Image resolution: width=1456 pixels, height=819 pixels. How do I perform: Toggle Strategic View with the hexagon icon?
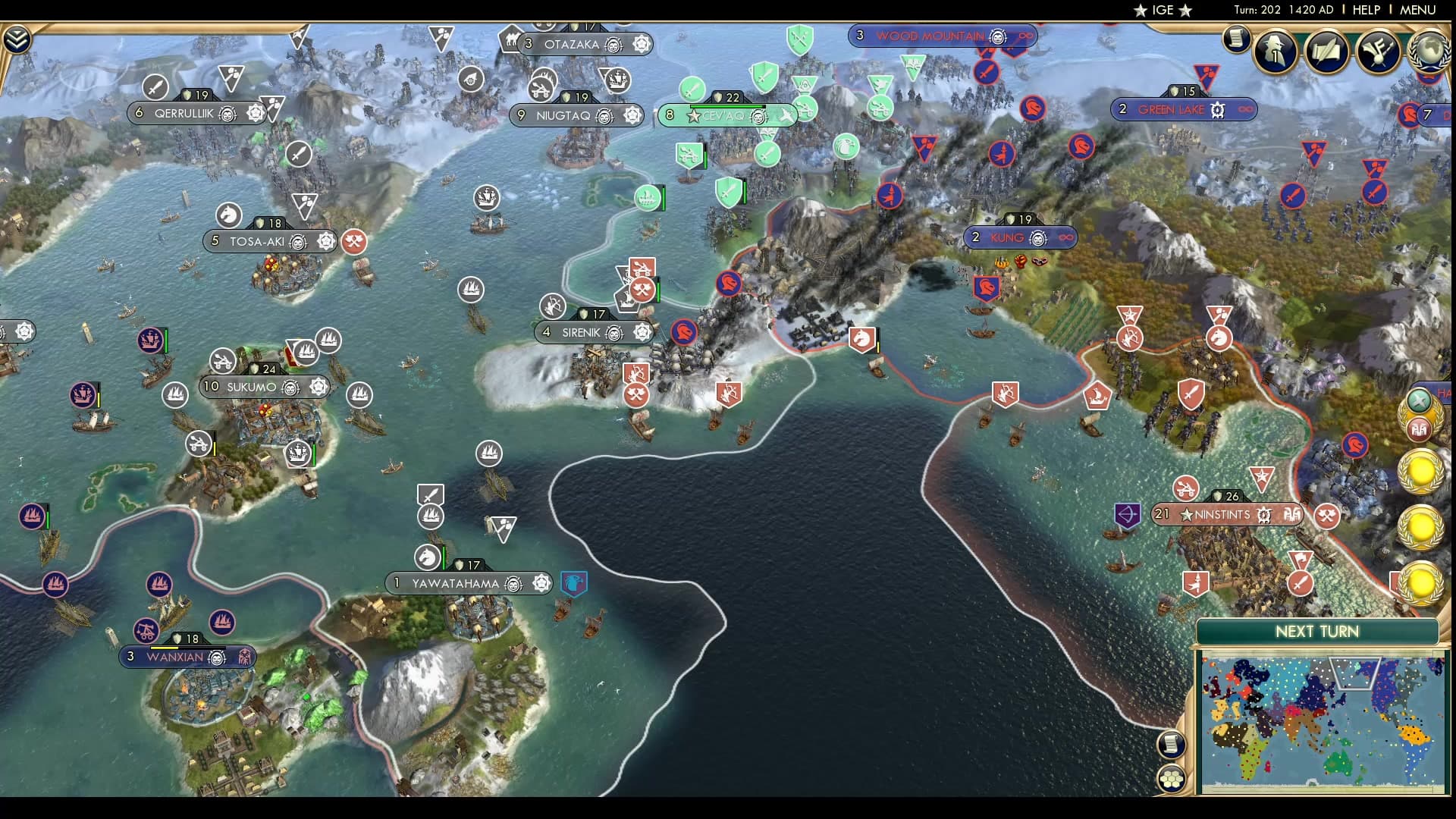[1171, 780]
